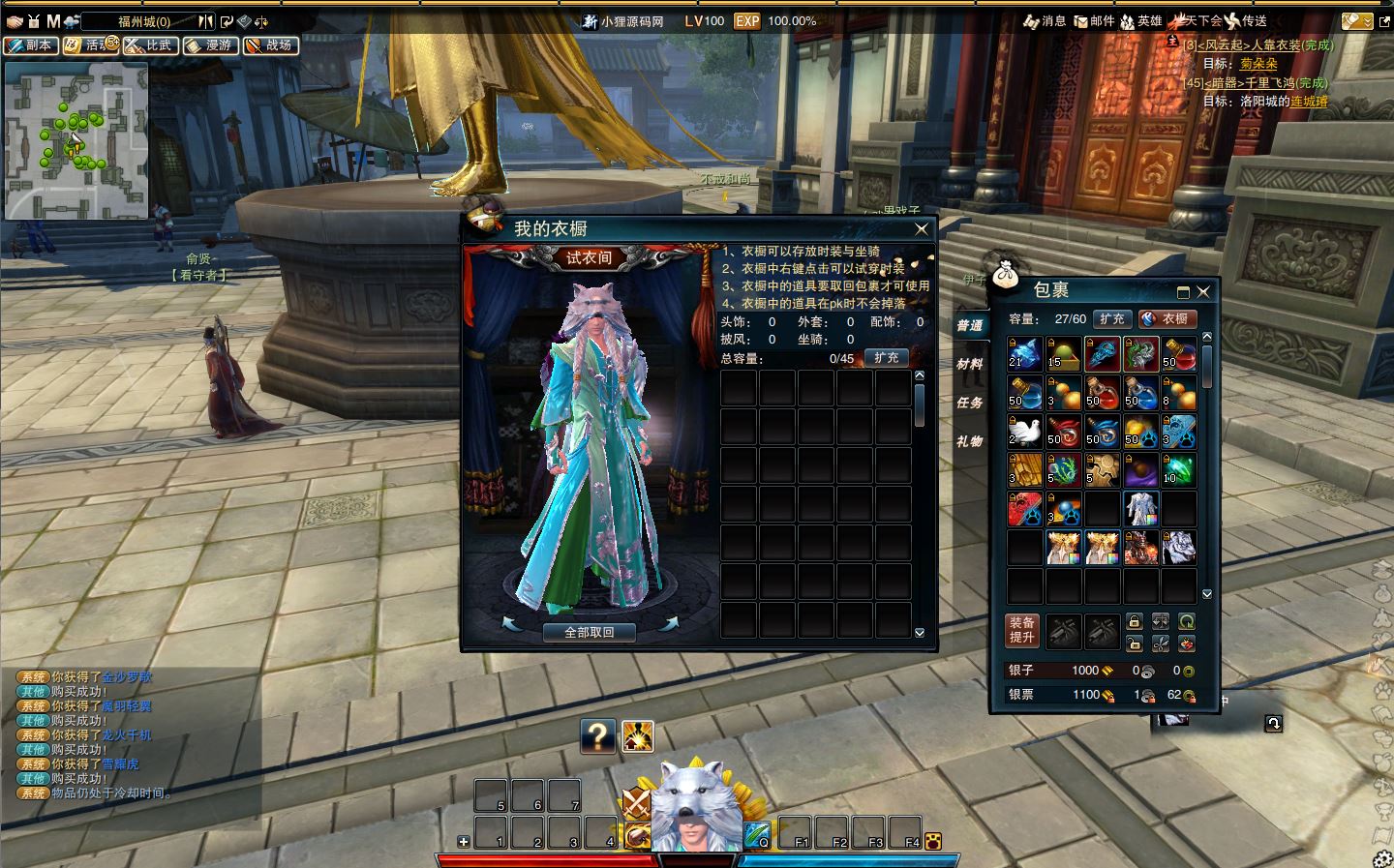
Task: Switch to the 材料 materials tab
Action: click(970, 364)
